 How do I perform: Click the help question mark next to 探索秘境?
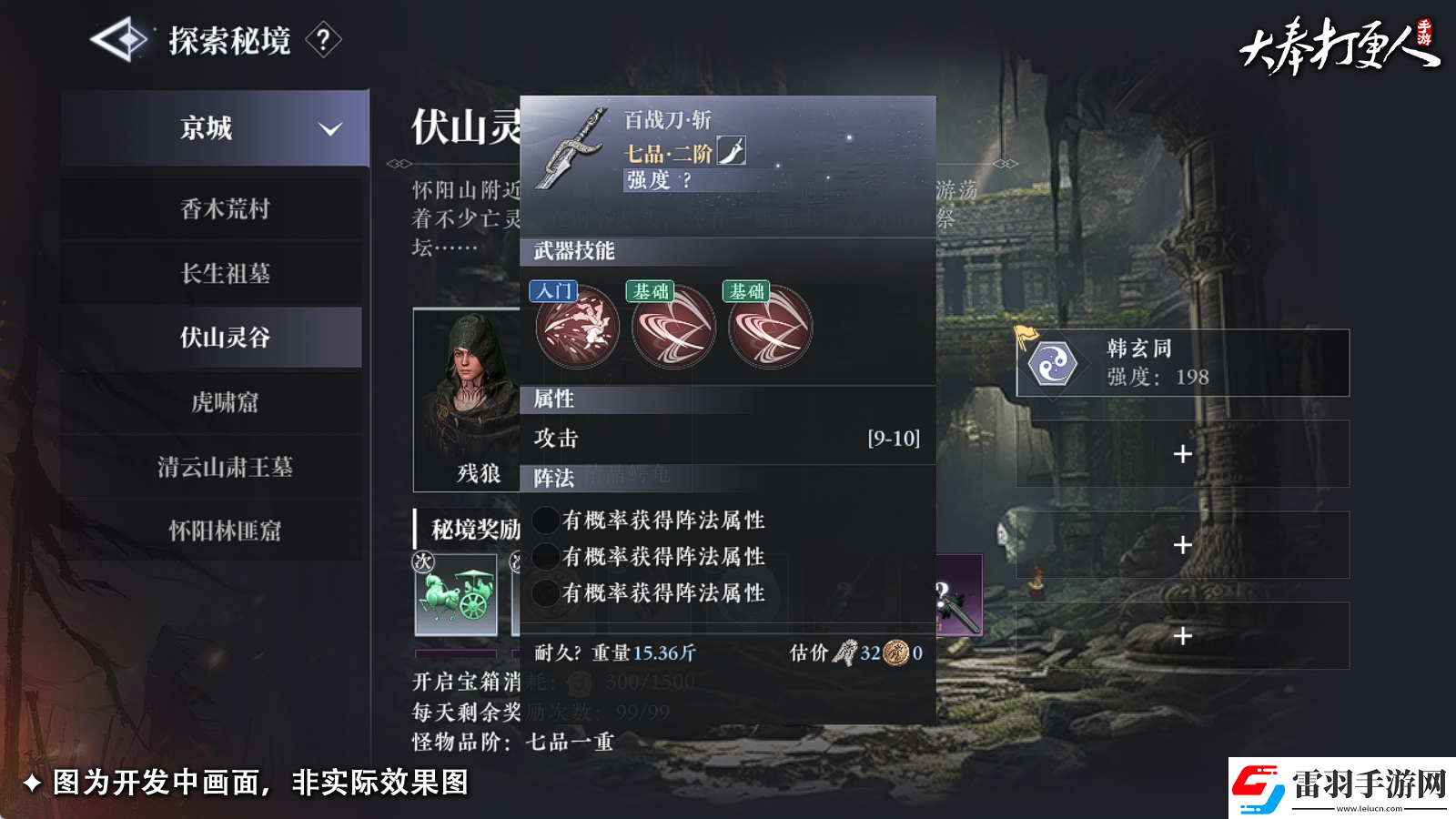[x=323, y=41]
